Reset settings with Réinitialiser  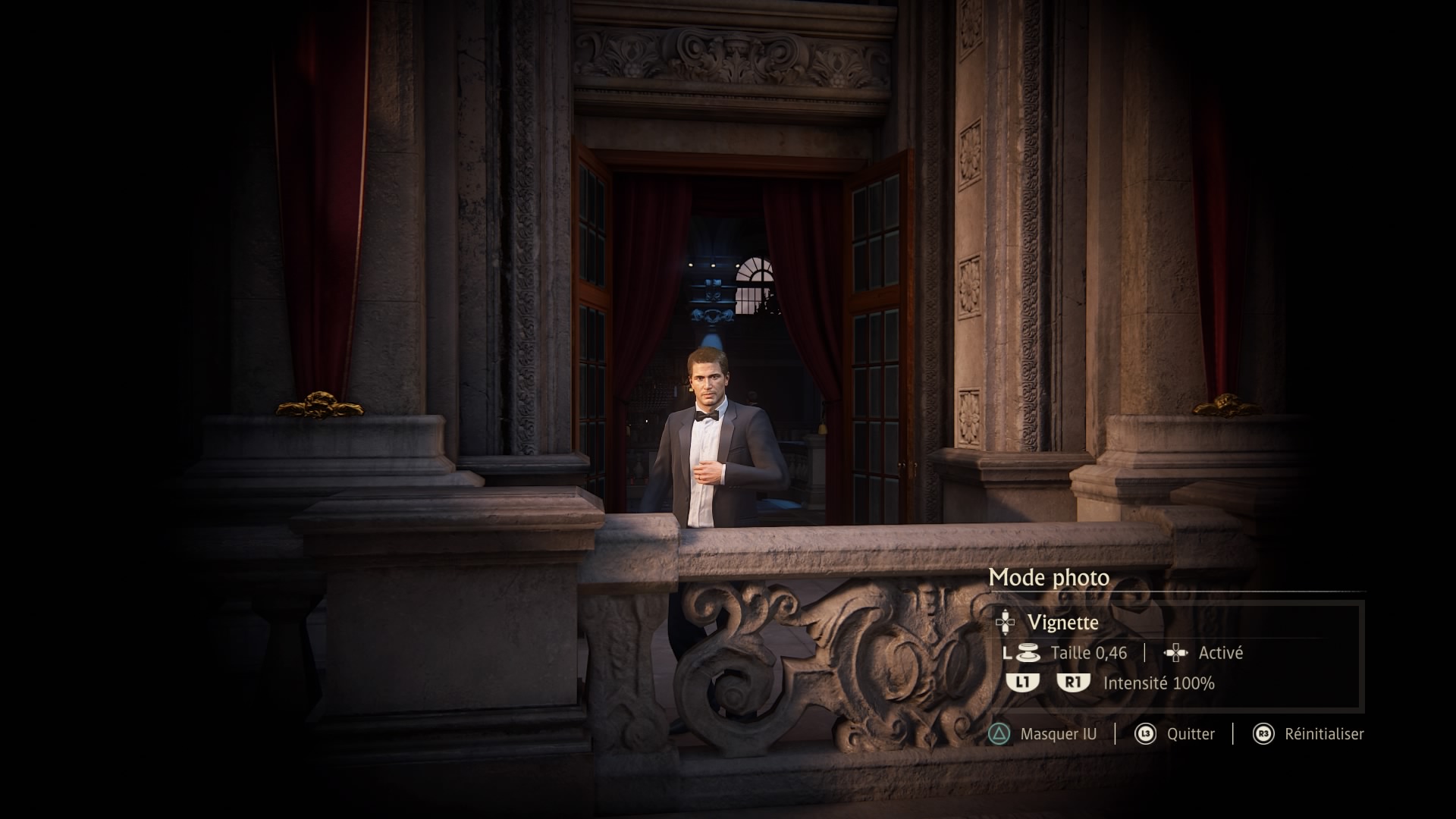(1323, 734)
